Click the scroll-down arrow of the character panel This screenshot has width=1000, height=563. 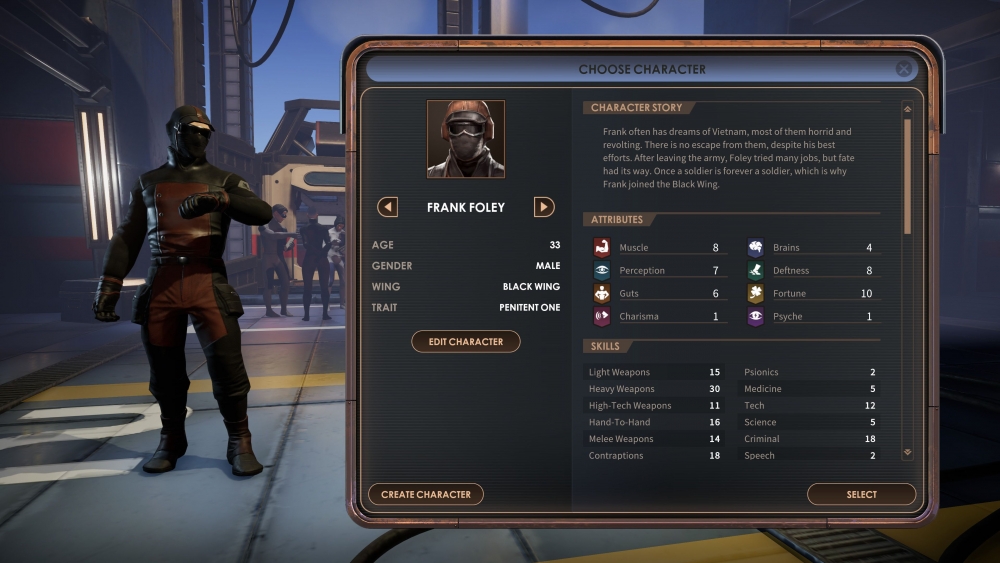coord(907,452)
